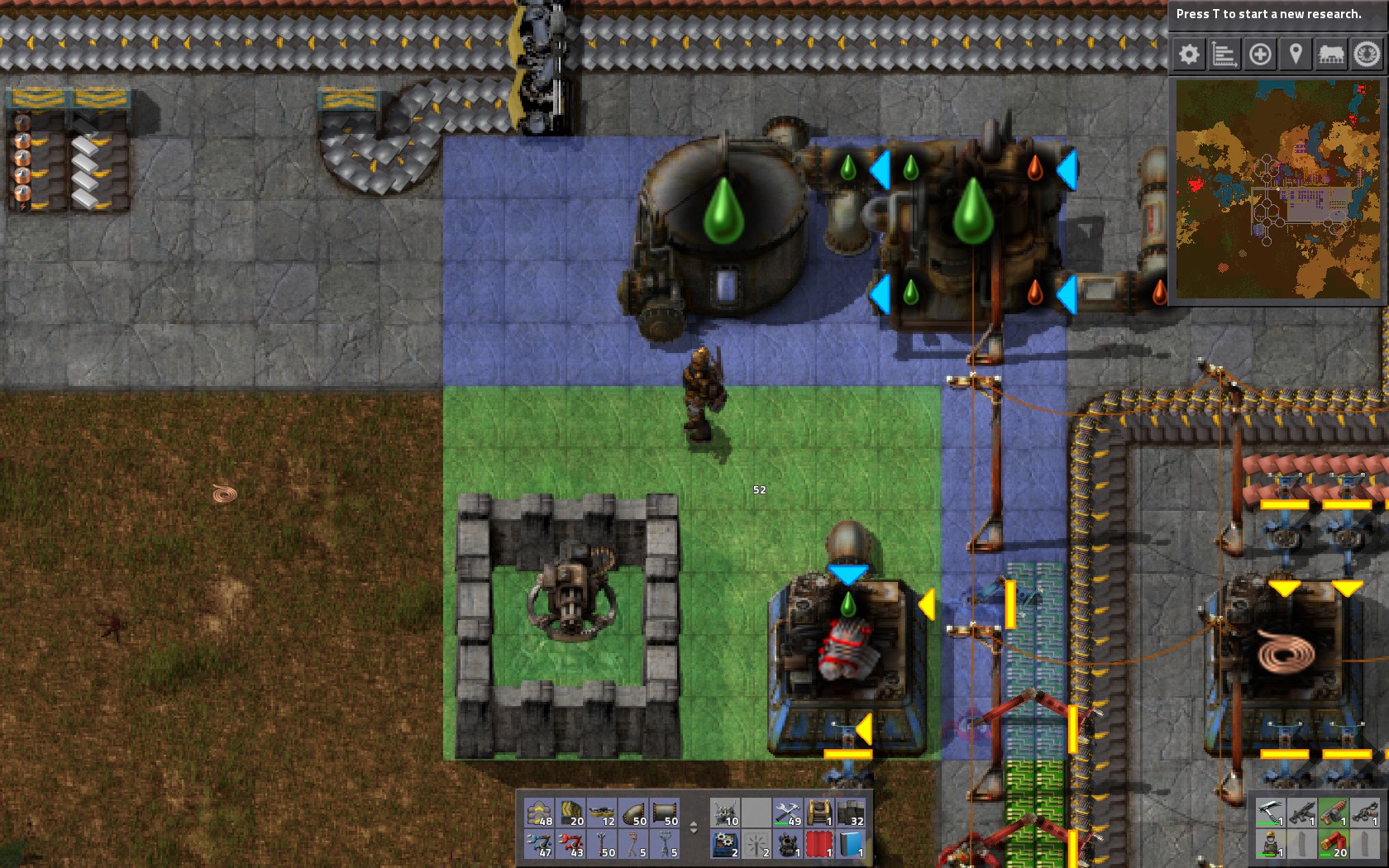Select the stone wall stack of 32
1389x868 pixels.
[851, 813]
